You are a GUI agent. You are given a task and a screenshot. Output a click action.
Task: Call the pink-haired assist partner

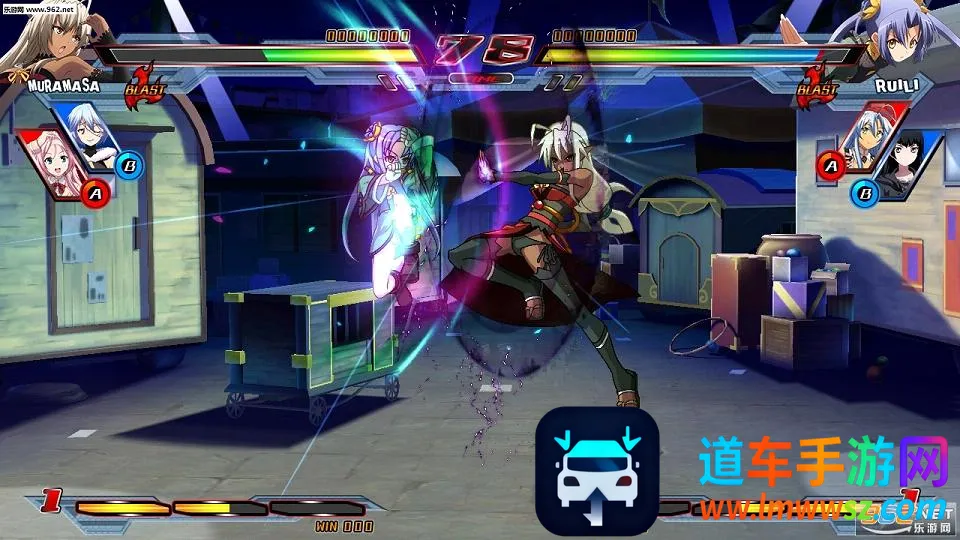coord(52,165)
